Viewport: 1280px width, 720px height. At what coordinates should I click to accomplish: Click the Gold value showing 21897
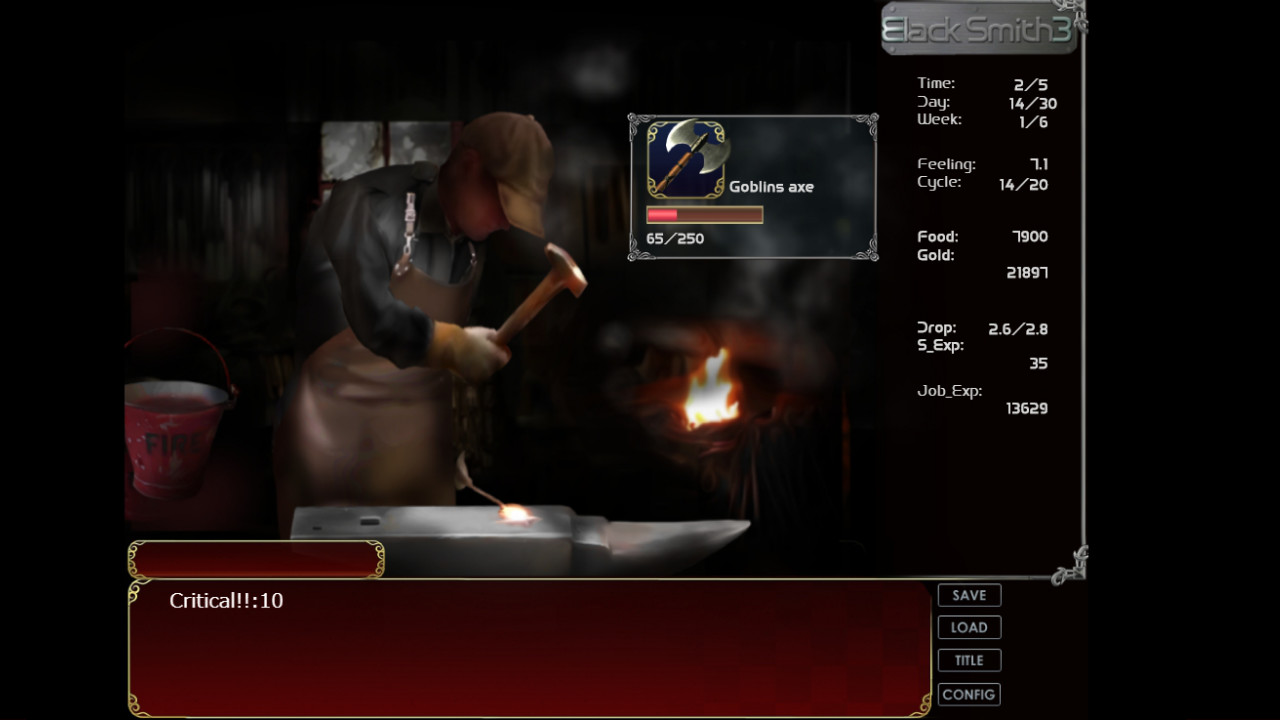pos(1026,272)
